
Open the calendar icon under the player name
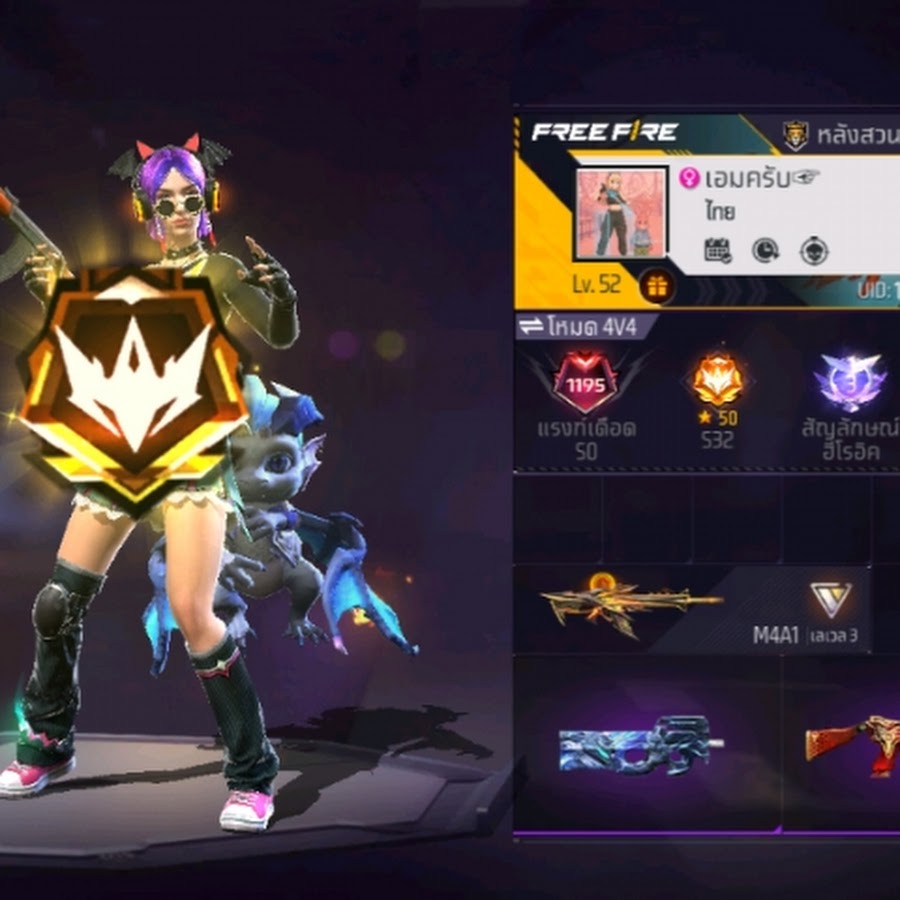(x=717, y=250)
